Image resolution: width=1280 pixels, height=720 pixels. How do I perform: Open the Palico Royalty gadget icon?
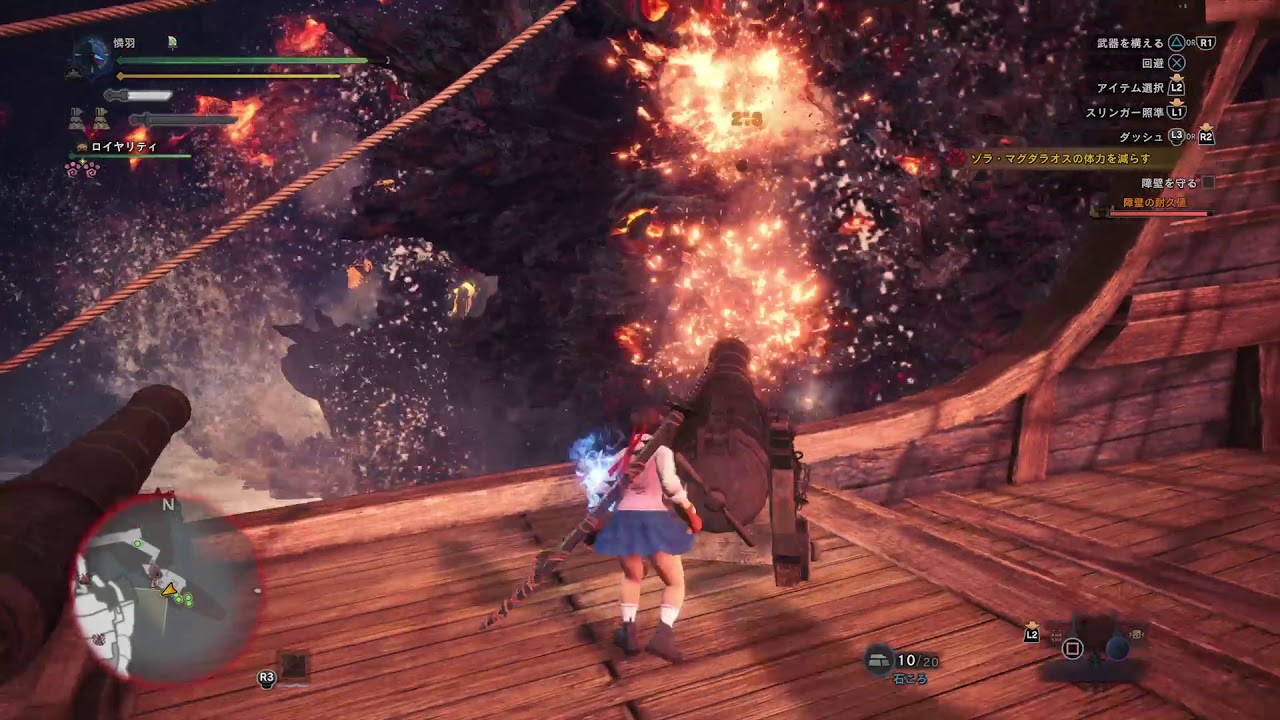pos(81,145)
